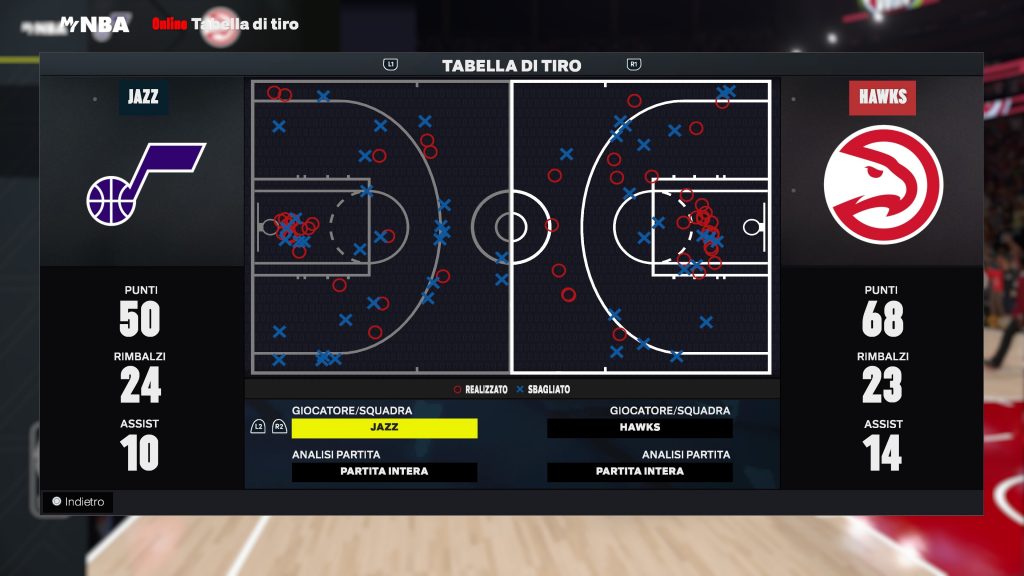Choose the HAWKS player/team selector

click(640, 428)
